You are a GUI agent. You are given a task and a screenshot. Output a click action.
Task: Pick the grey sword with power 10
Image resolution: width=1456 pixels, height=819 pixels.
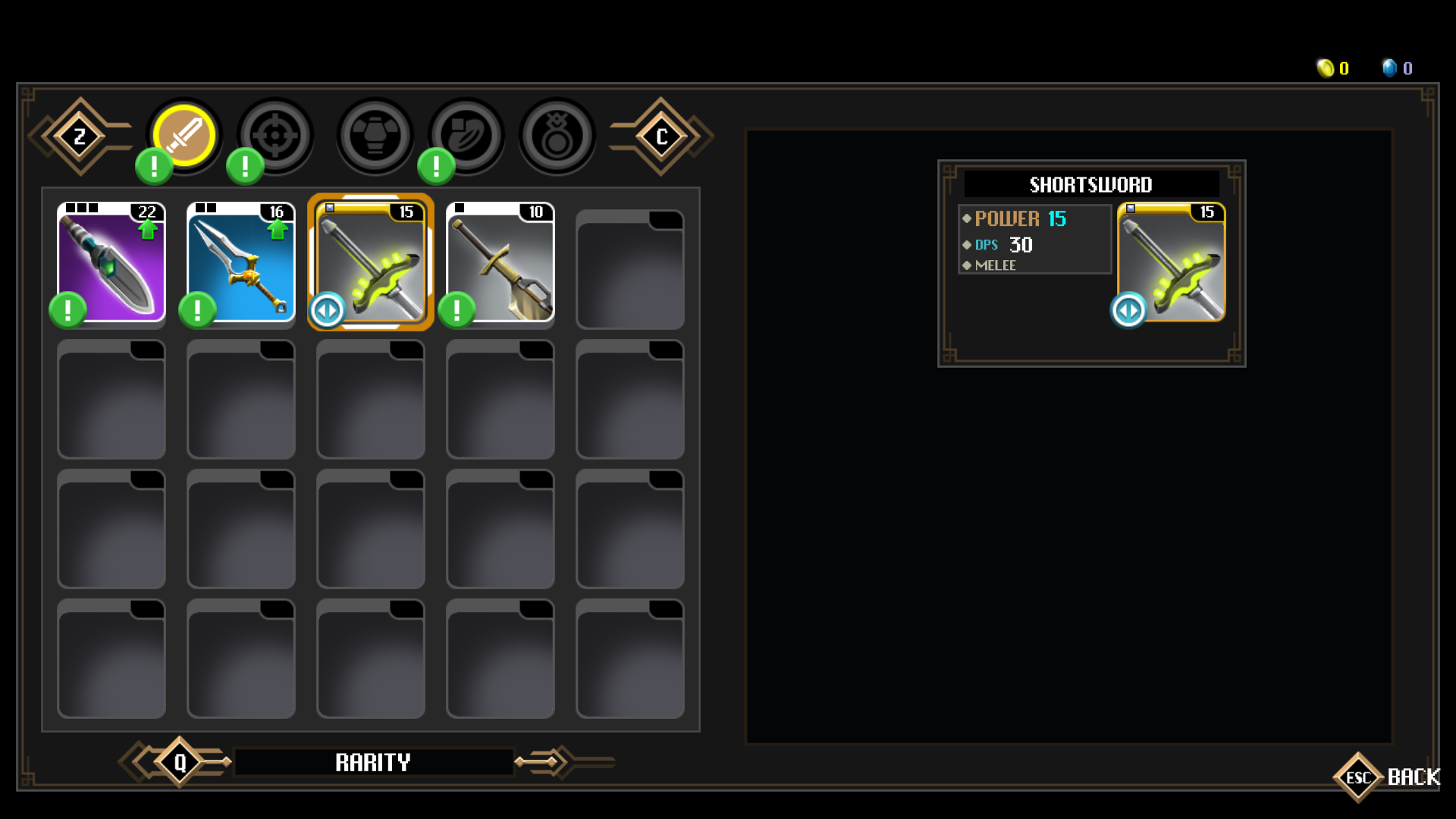(500, 262)
